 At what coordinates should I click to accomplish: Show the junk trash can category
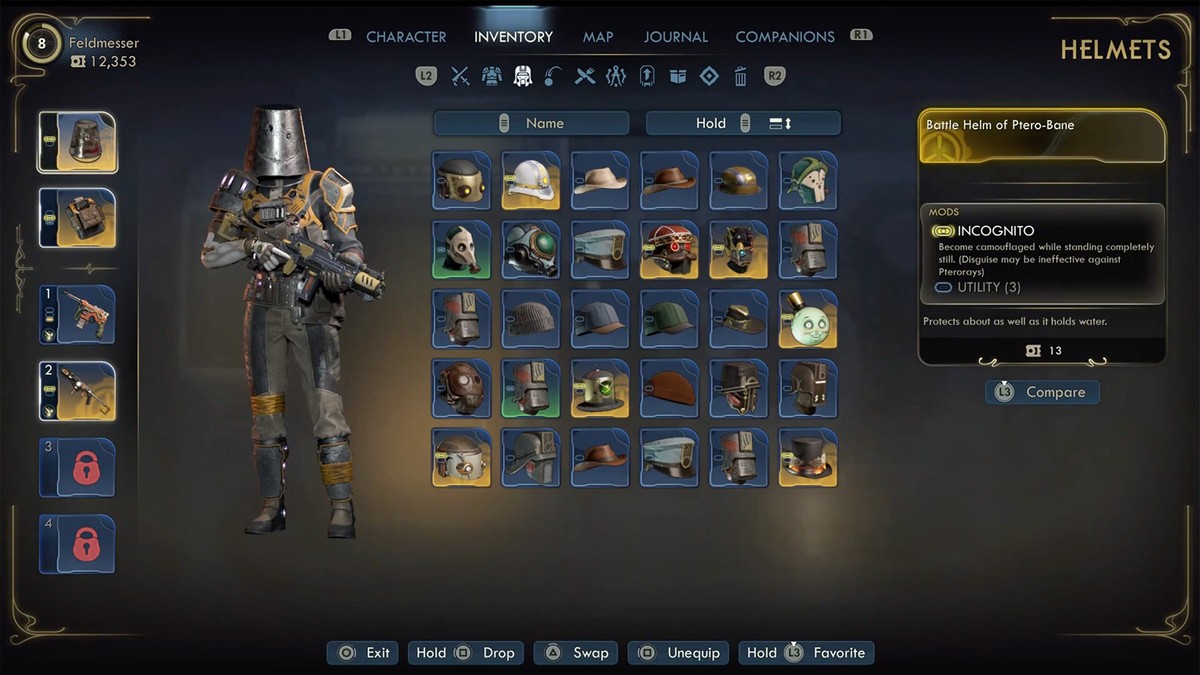point(740,76)
